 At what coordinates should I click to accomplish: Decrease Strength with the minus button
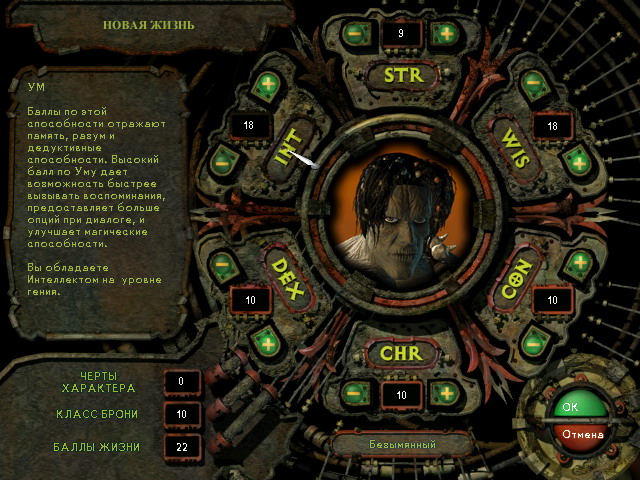point(354,32)
